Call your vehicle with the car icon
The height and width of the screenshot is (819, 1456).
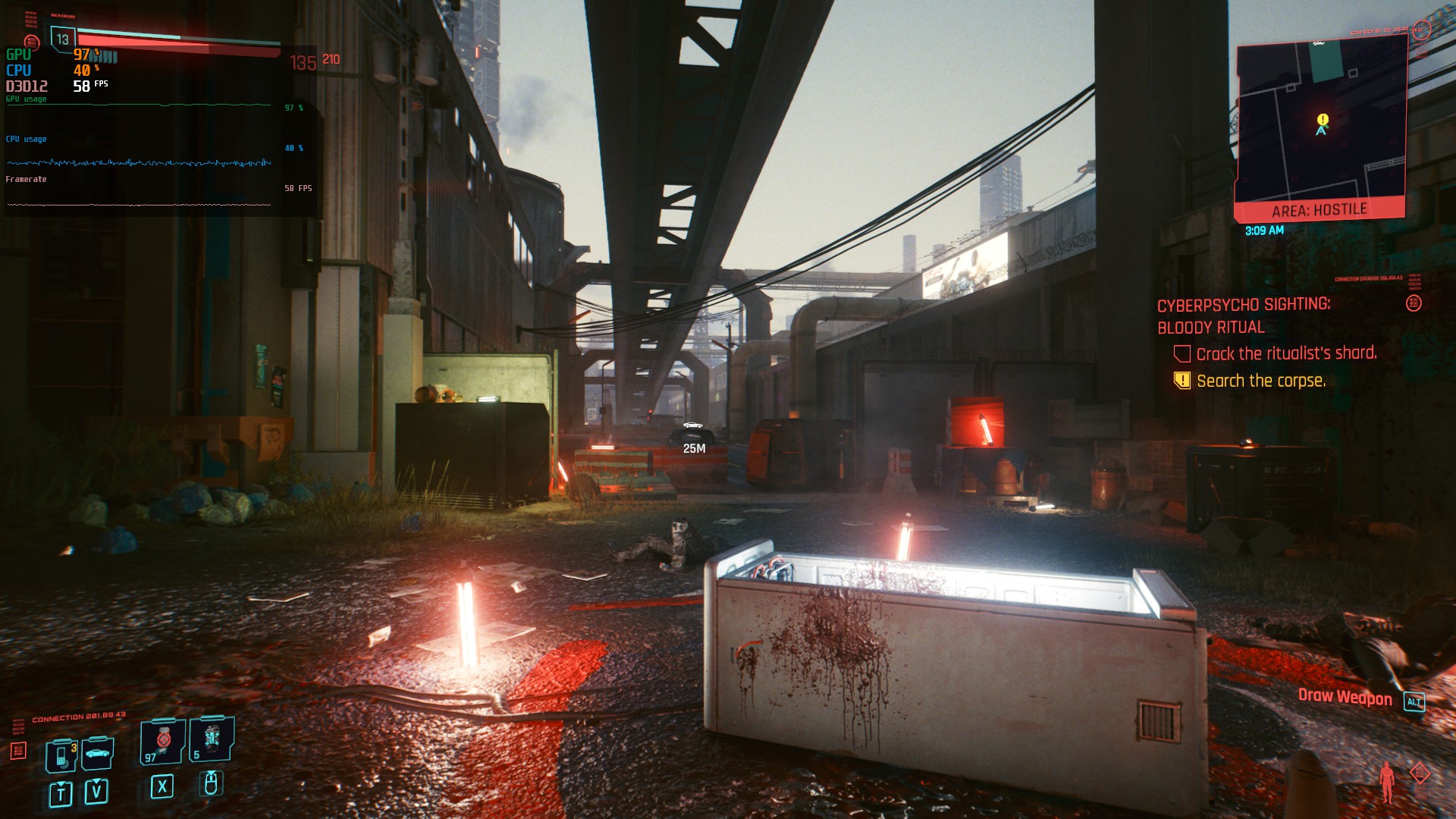tap(98, 753)
